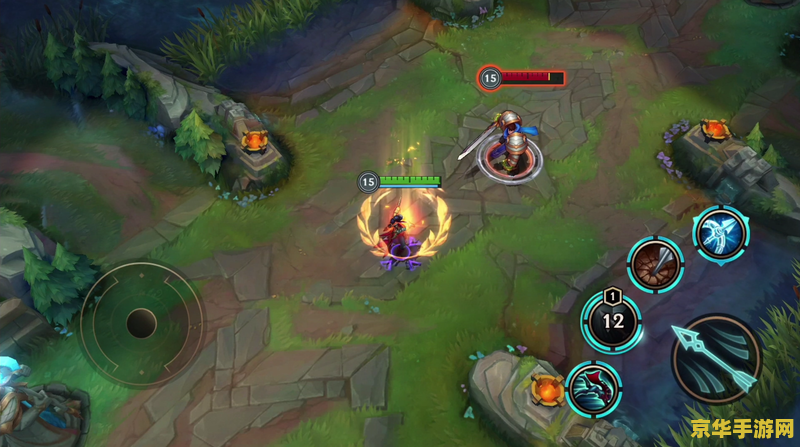
Task: Use the spike-in-cracked-ground ability
Action: click(656, 265)
